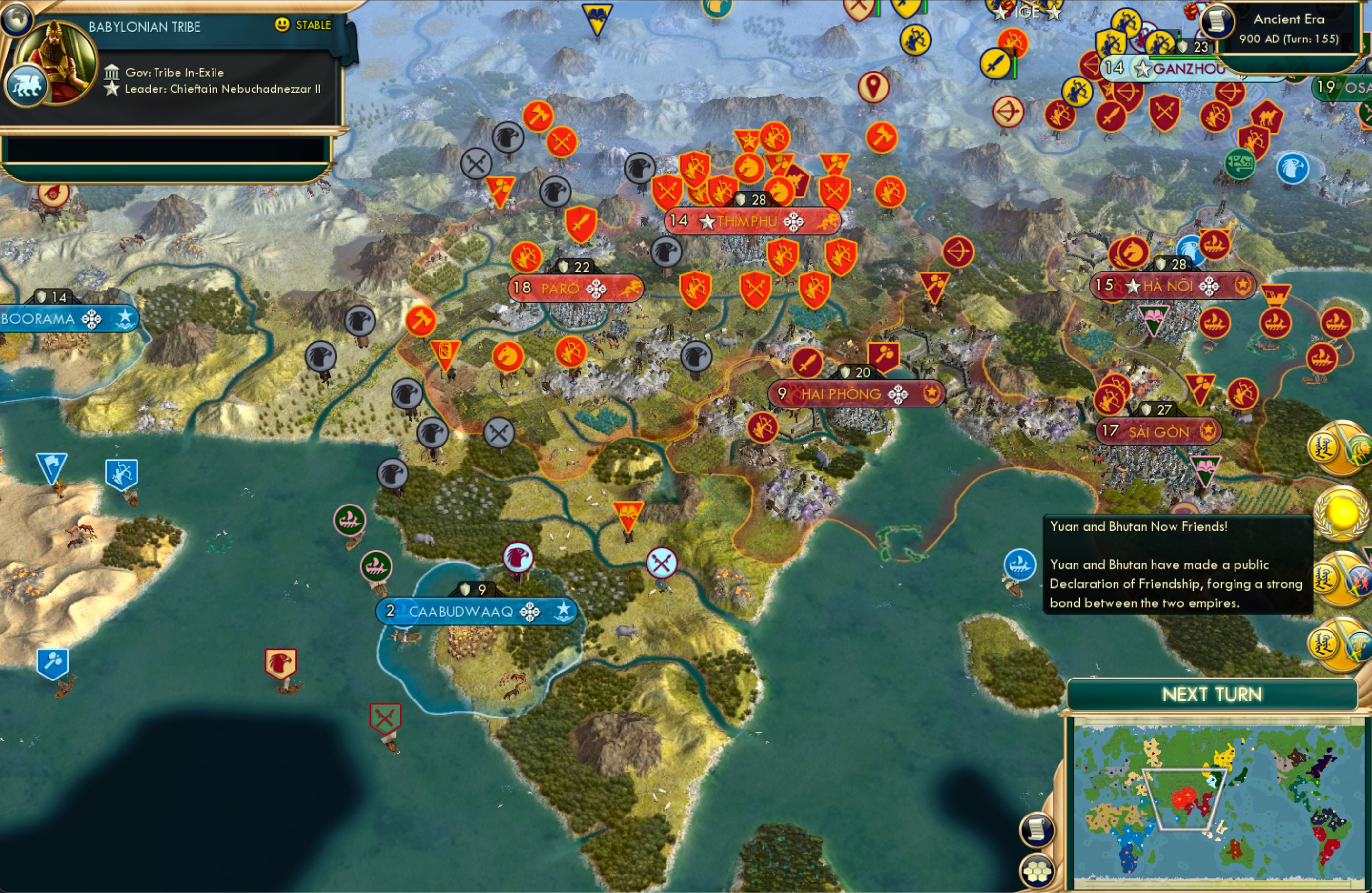Select the Thimphu city banner
The height and width of the screenshot is (893, 1372).
752,220
